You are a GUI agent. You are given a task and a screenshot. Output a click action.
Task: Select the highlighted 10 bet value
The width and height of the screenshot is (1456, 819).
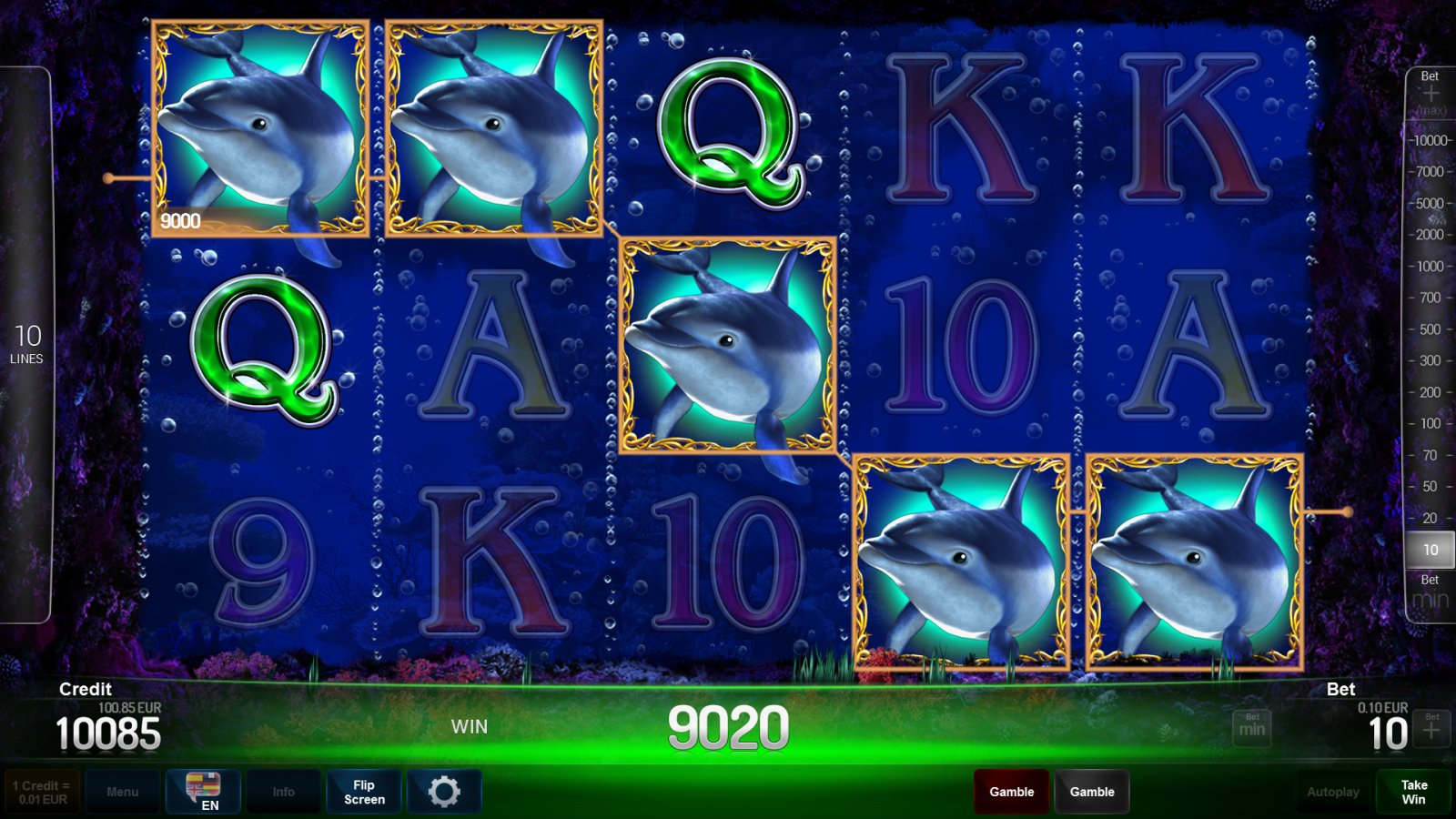[1431, 550]
